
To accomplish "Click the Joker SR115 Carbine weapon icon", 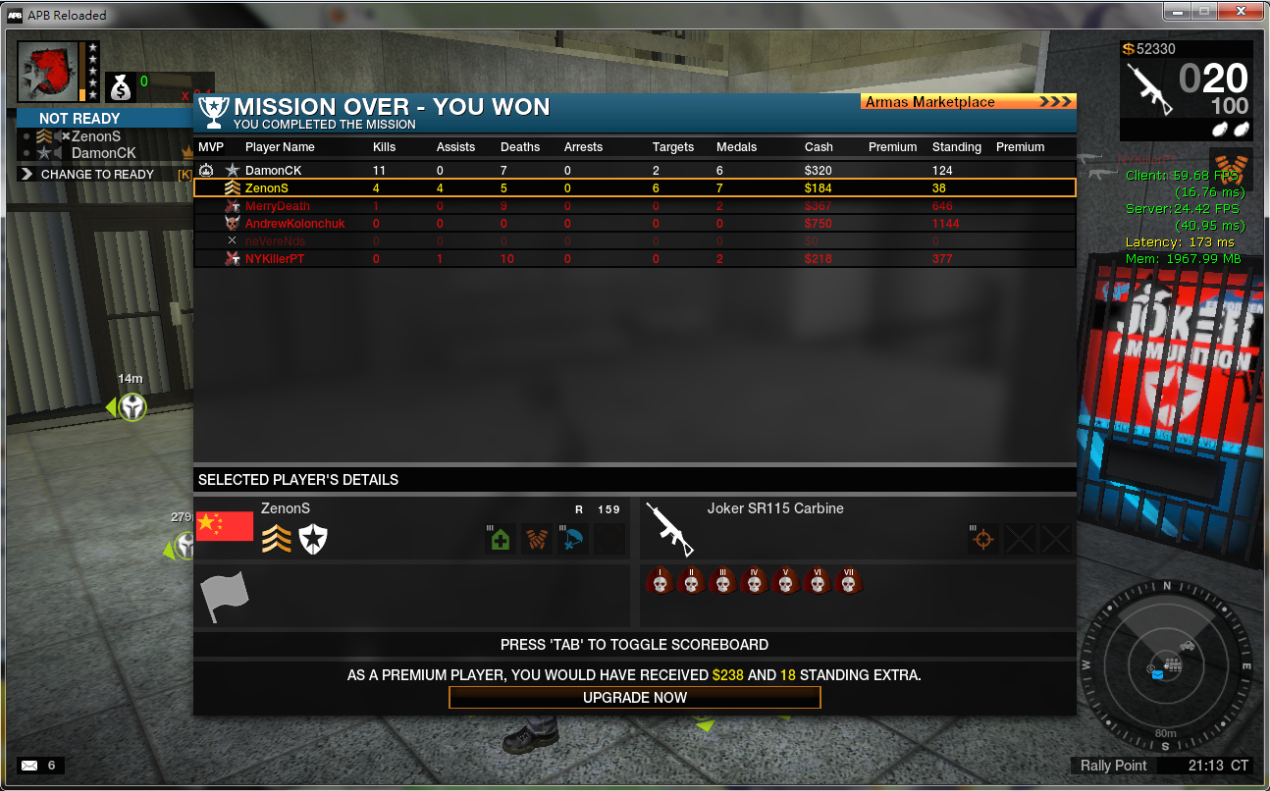I will pyautogui.click(x=670, y=528).
